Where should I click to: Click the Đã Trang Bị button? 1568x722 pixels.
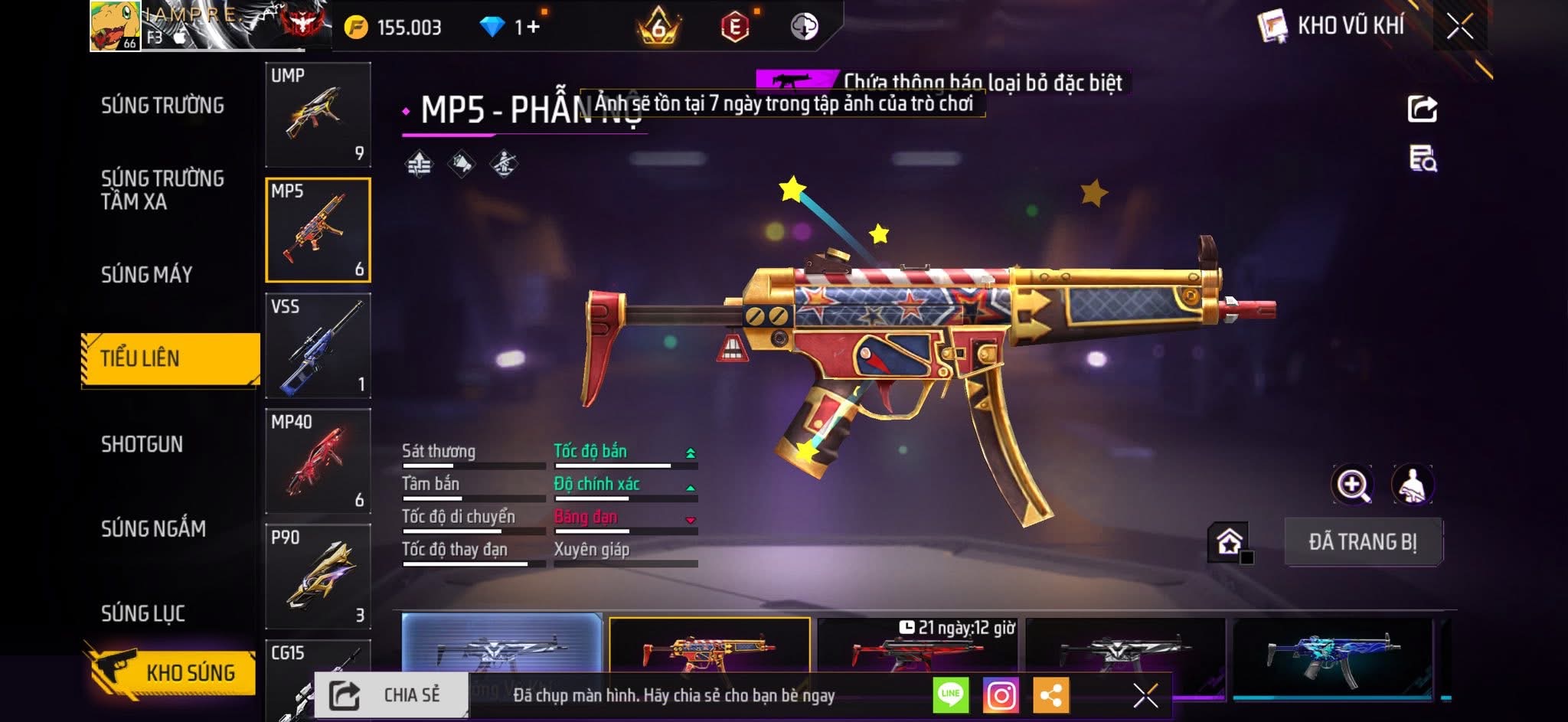(x=1362, y=542)
